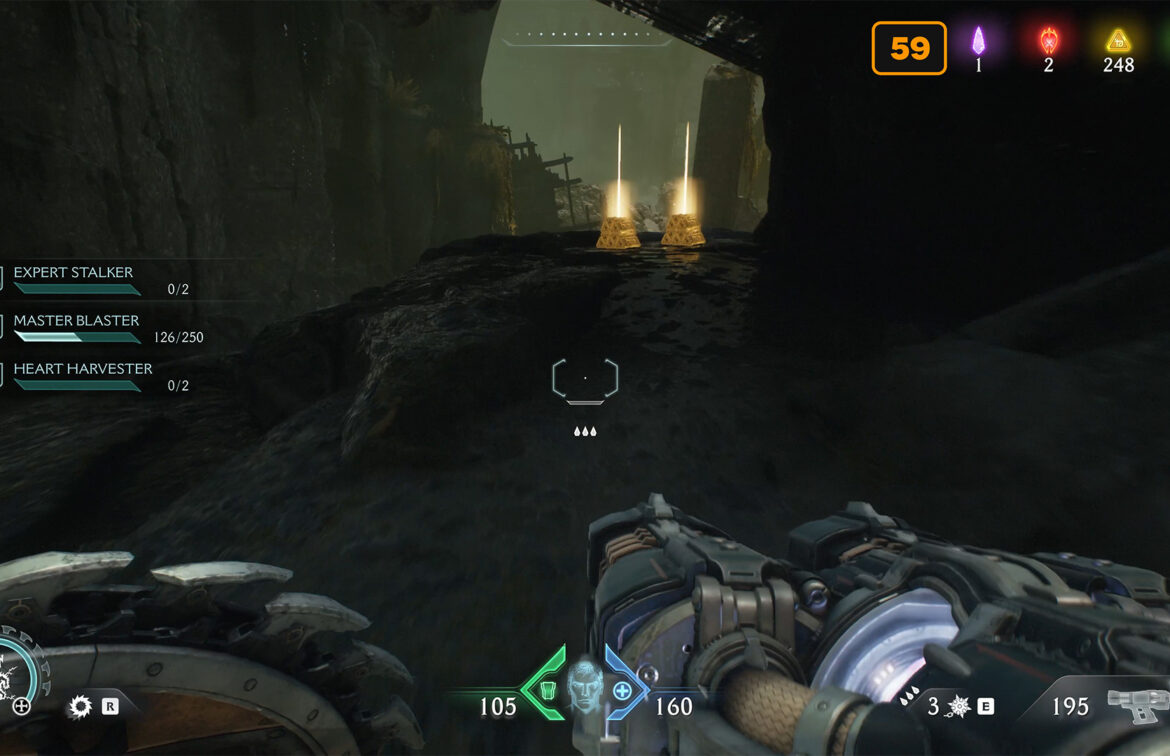Select the green armor icon

point(547,690)
